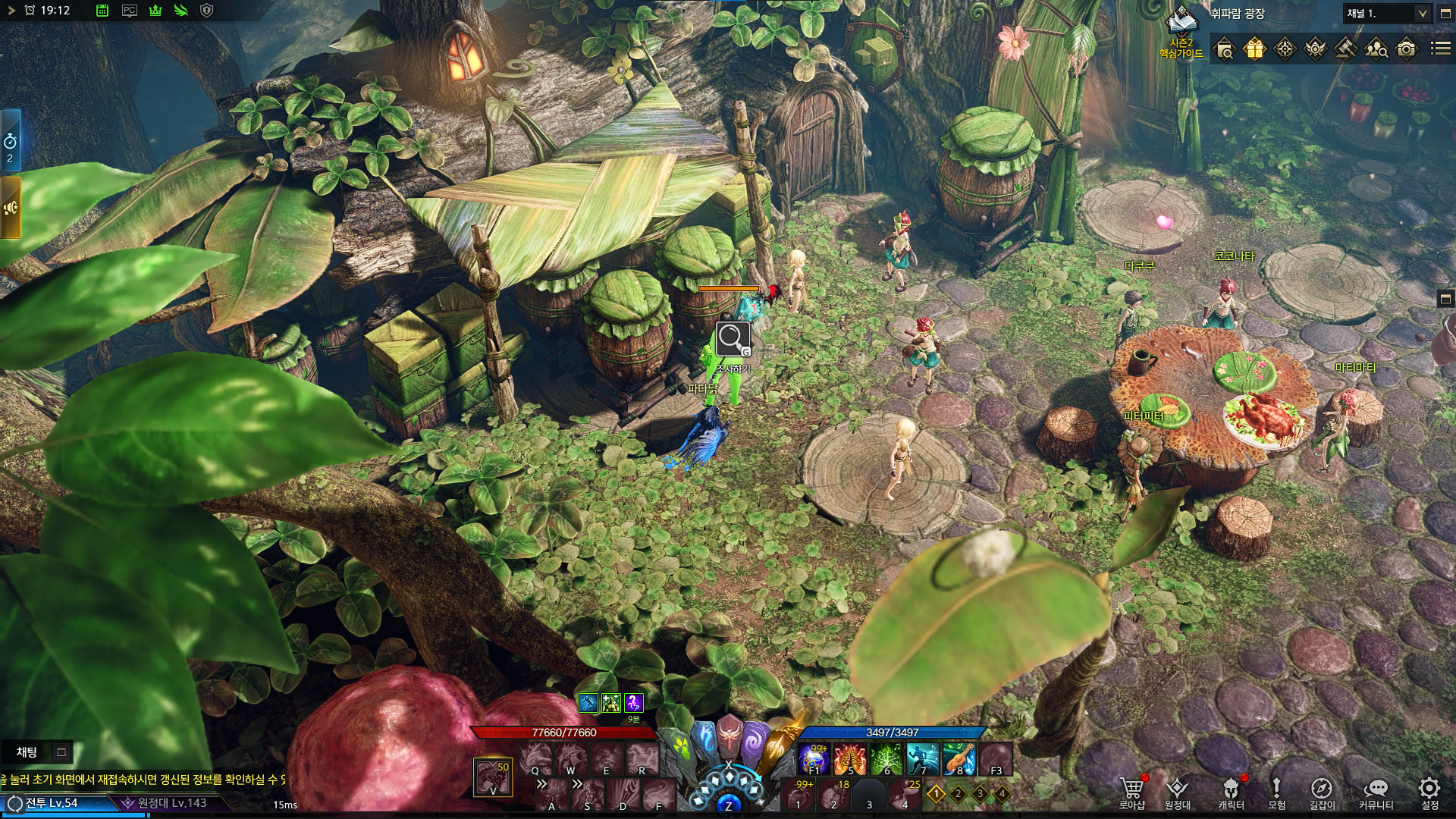Viewport: 1456px width, 819px height.
Task: Expand the list menu icon at top right
Action: tap(1440, 49)
